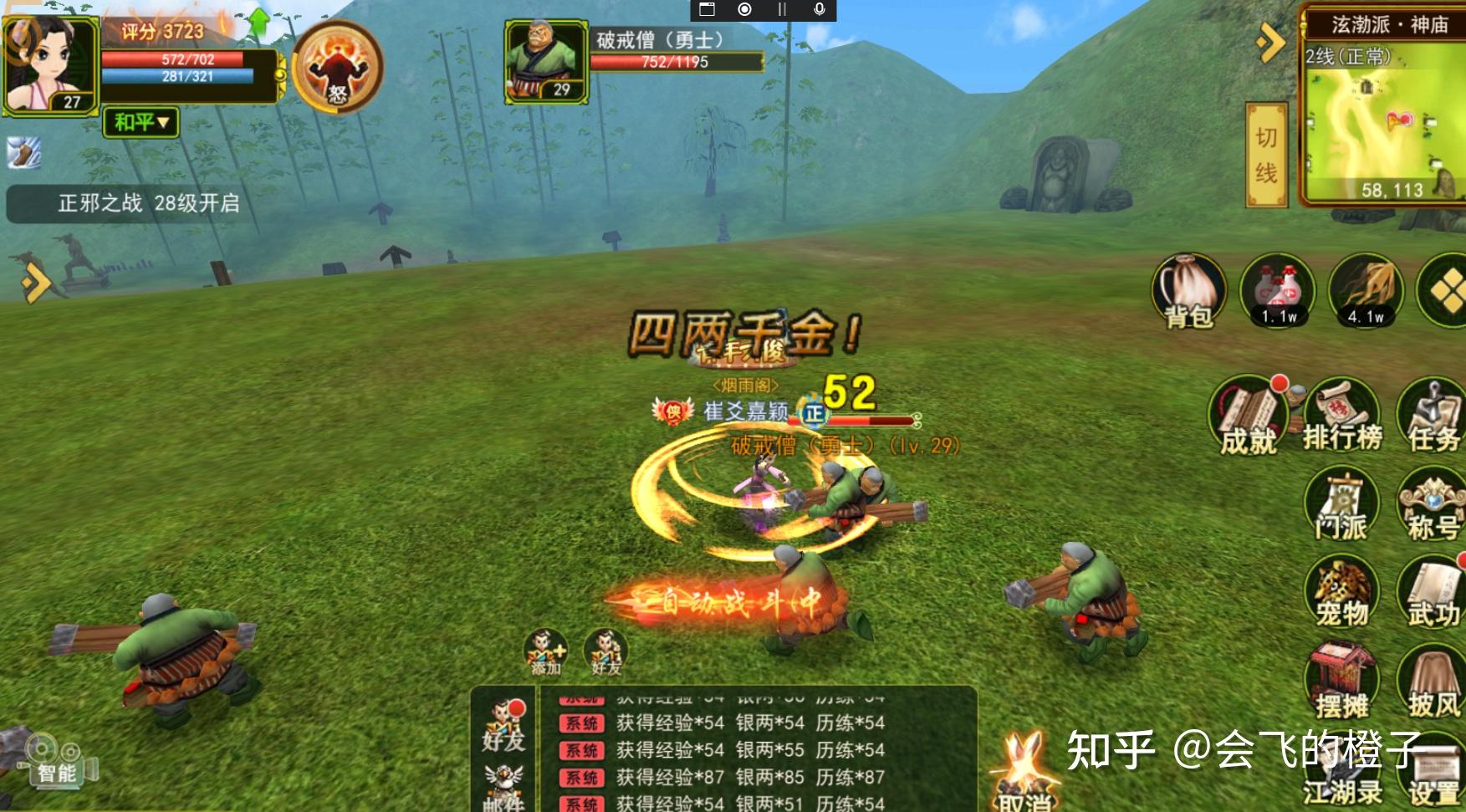This screenshot has height=812, width=1466.
Task: Click 正邪之战 28级开启 banner
Action: (146, 200)
